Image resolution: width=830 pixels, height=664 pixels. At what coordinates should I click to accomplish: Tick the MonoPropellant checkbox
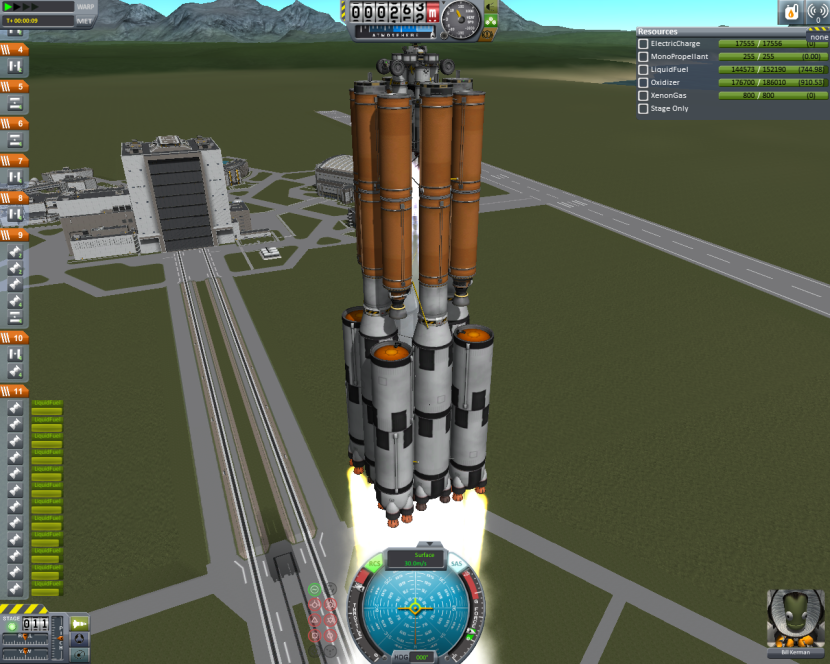(644, 57)
